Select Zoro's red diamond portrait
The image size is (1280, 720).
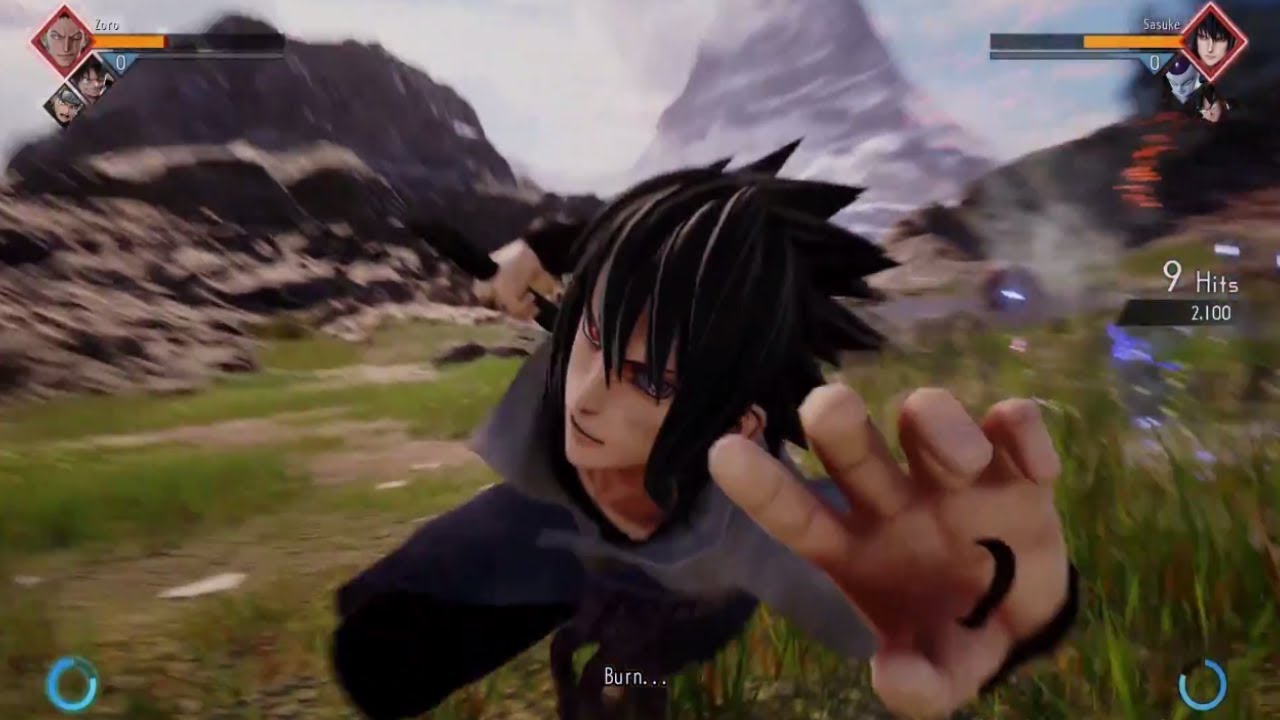(64, 41)
